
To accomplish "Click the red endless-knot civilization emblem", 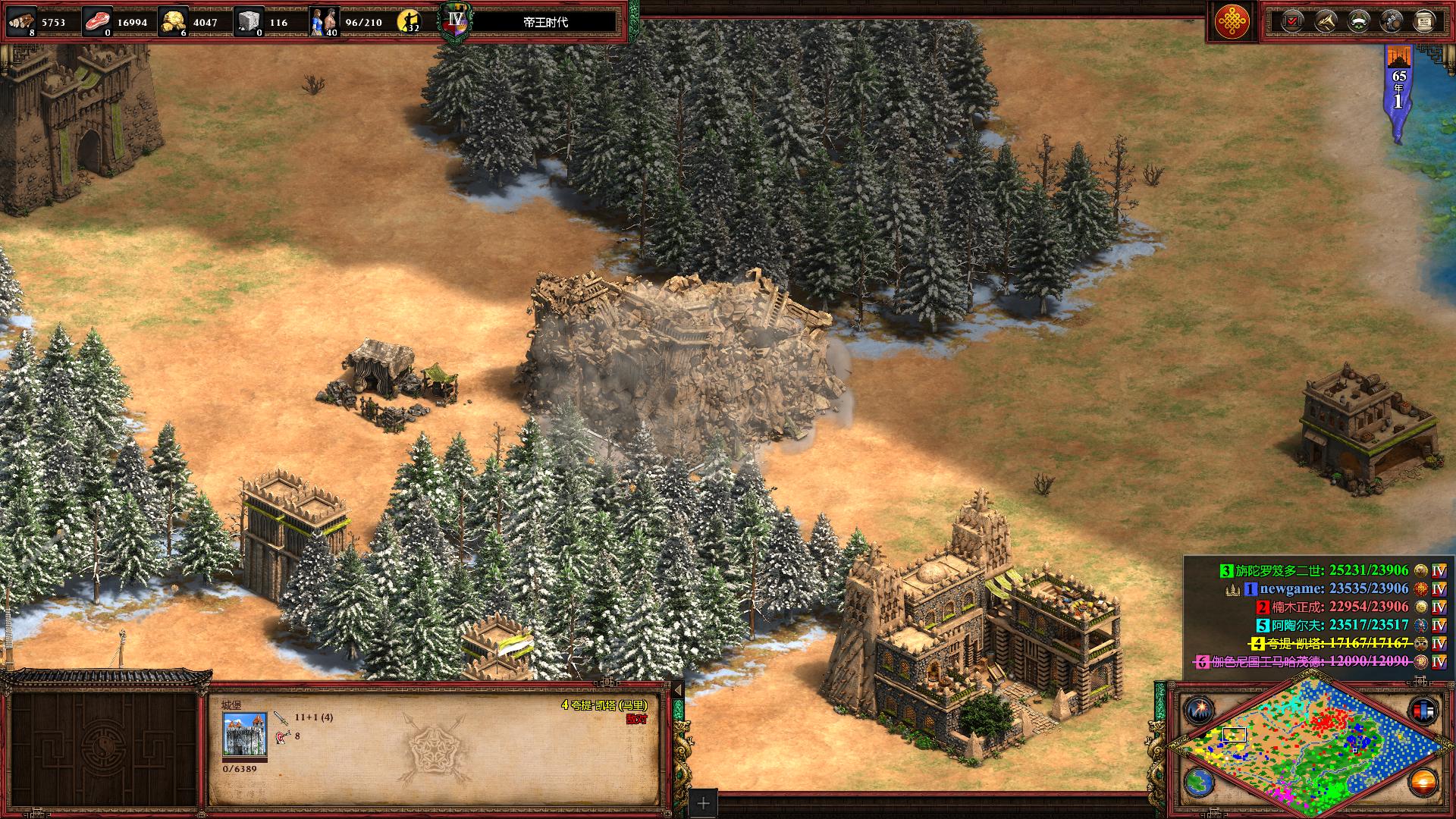I will tap(1233, 21).
